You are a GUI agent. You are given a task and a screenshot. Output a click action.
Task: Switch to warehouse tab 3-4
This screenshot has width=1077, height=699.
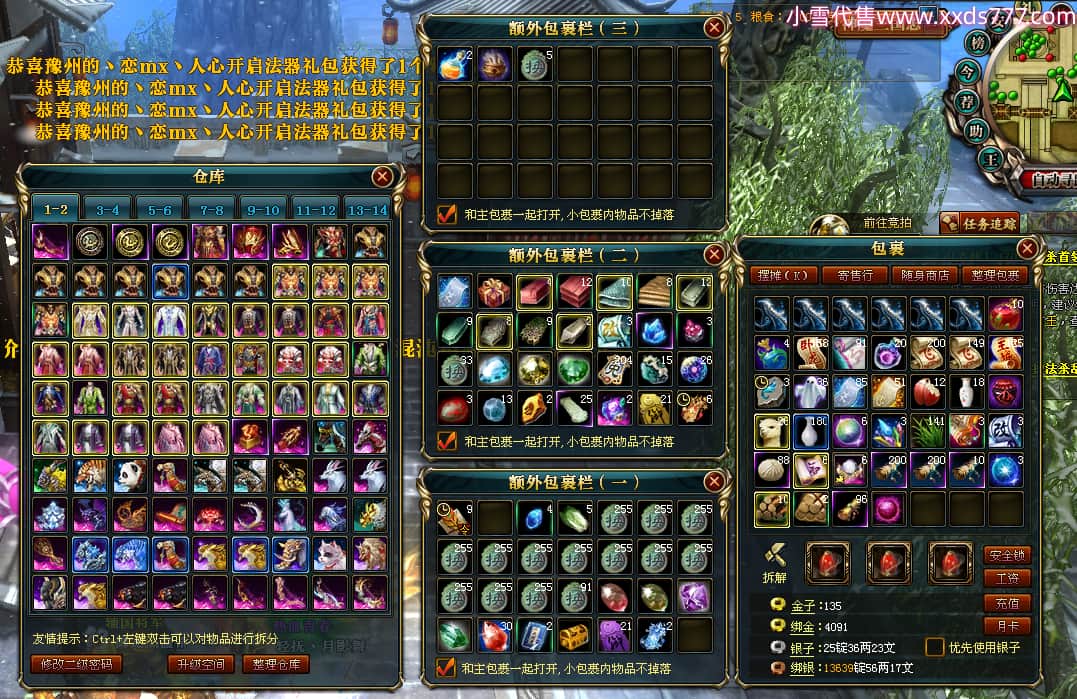[x=107, y=210]
